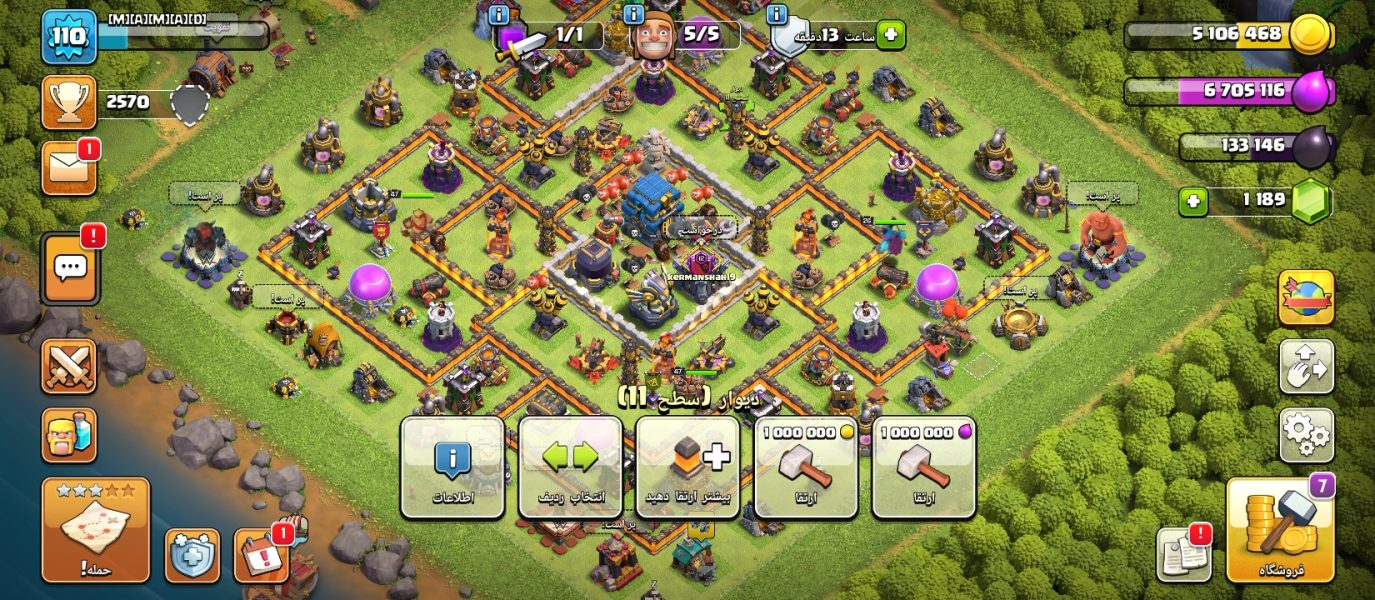Open the chat speech bubble panel
The image size is (1375, 600).
69,268
